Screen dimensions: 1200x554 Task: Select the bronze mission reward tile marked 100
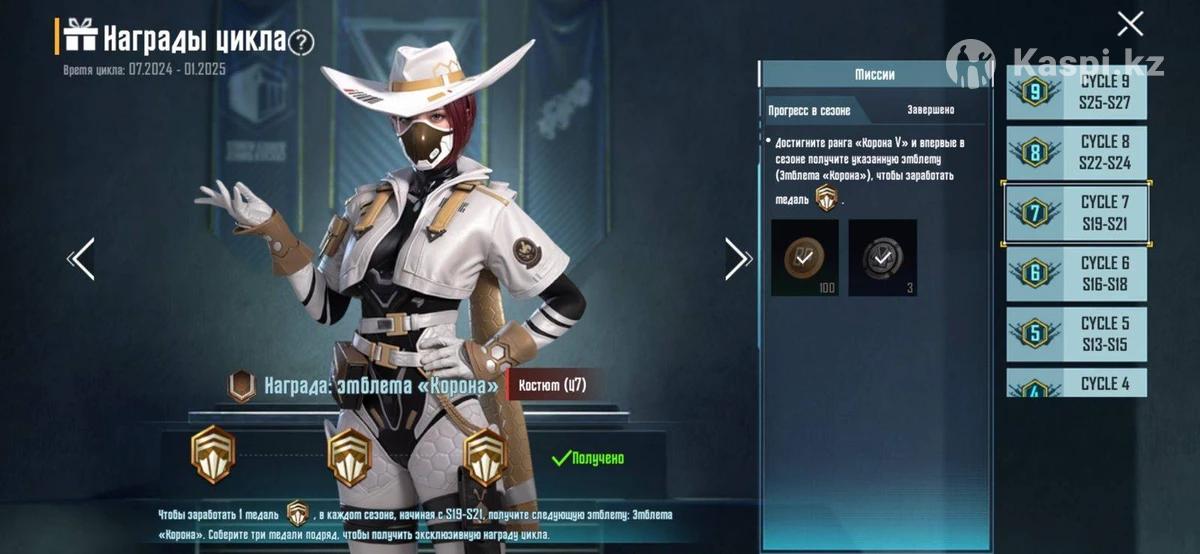point(805,258)
